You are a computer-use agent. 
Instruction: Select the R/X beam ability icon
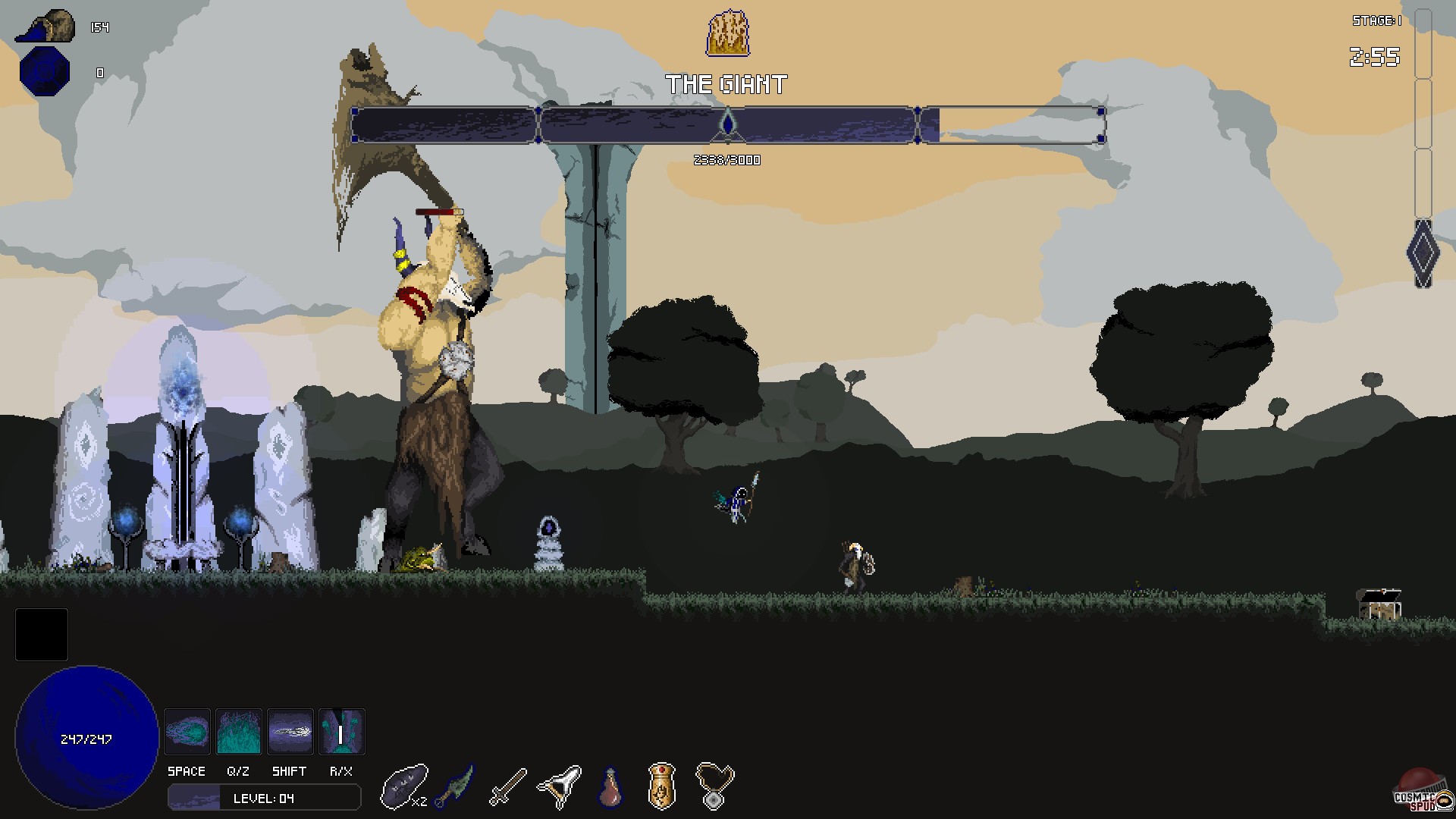tap(342, 731)
